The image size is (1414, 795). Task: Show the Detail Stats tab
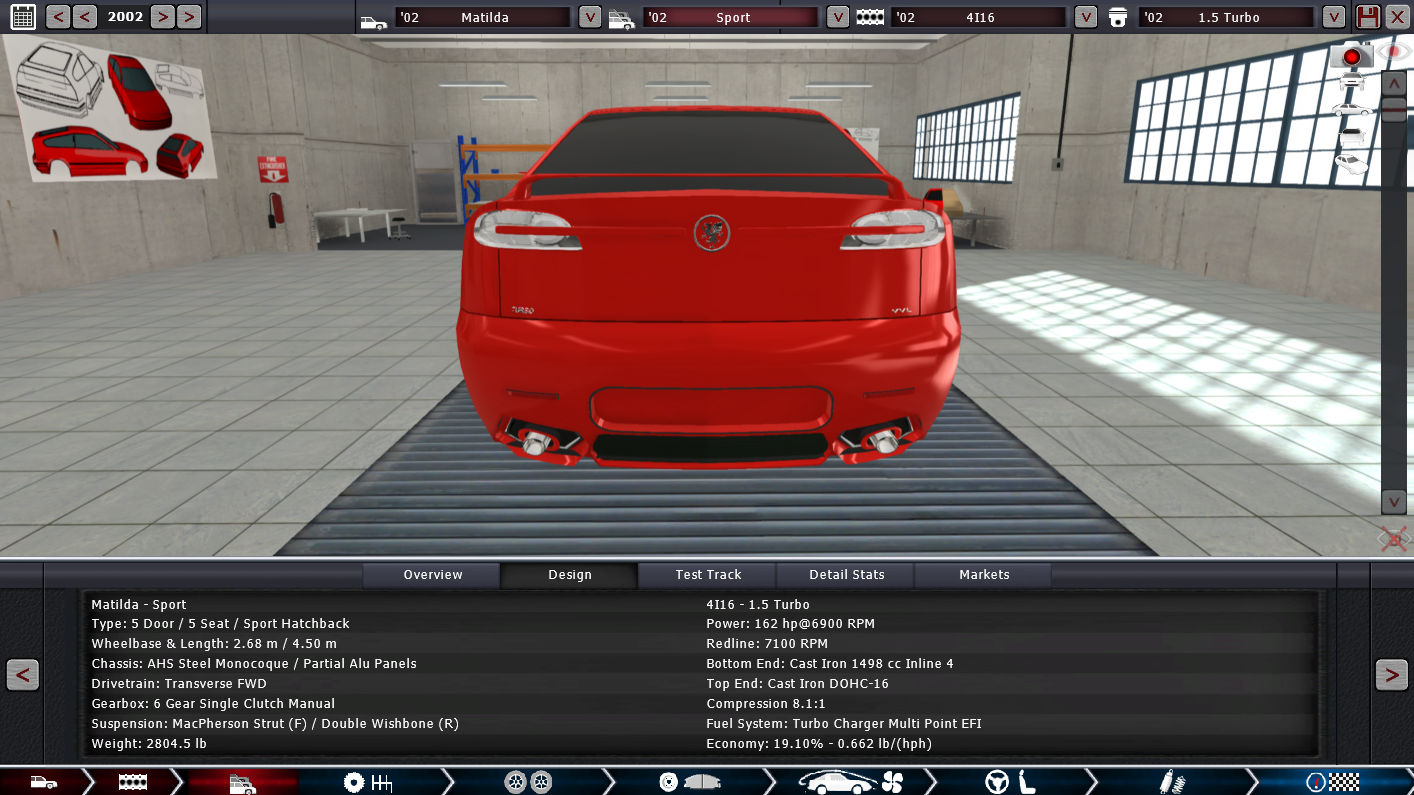click(846, 575)
